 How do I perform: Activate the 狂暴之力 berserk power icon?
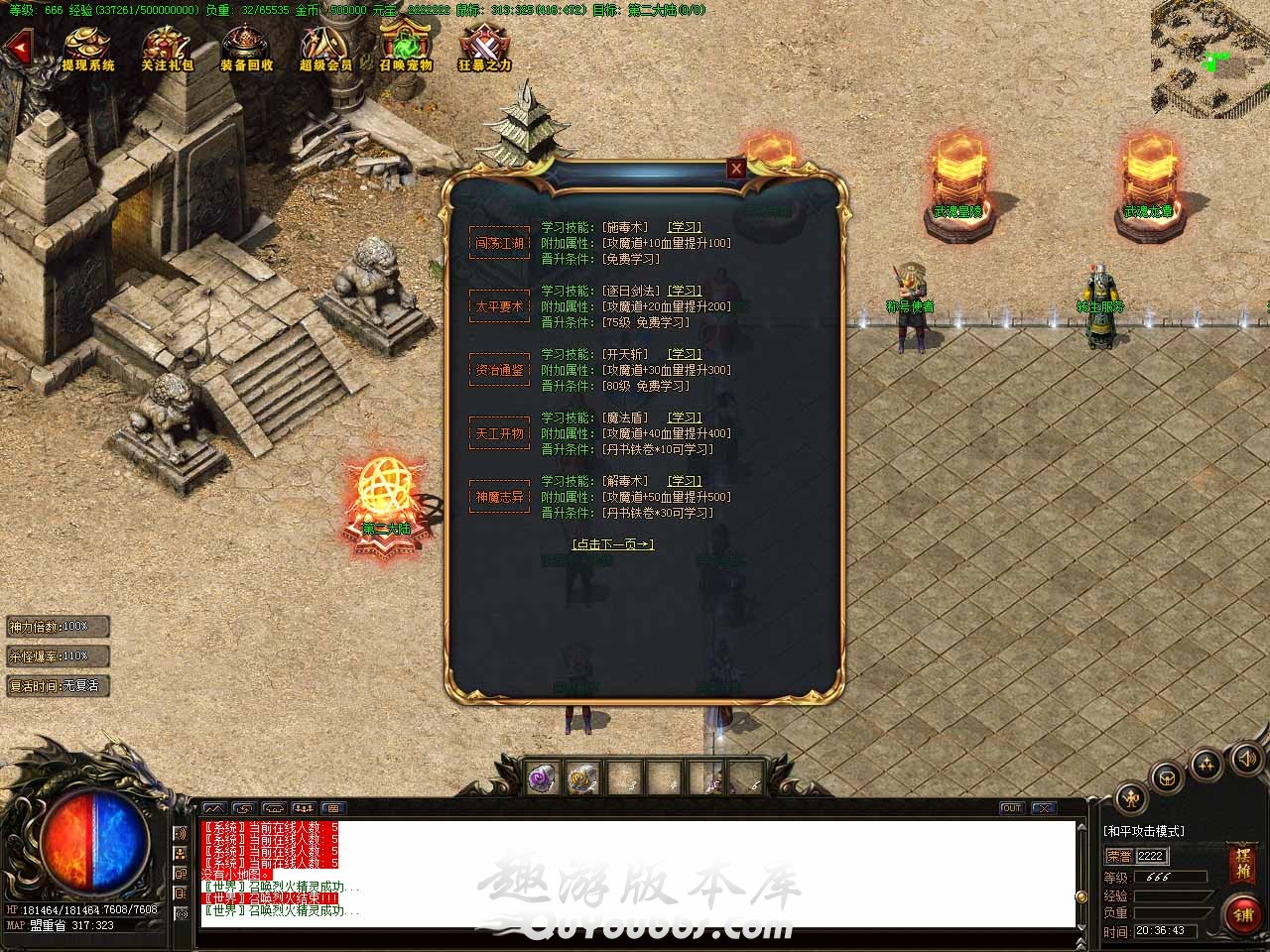(x=484, y=49)
